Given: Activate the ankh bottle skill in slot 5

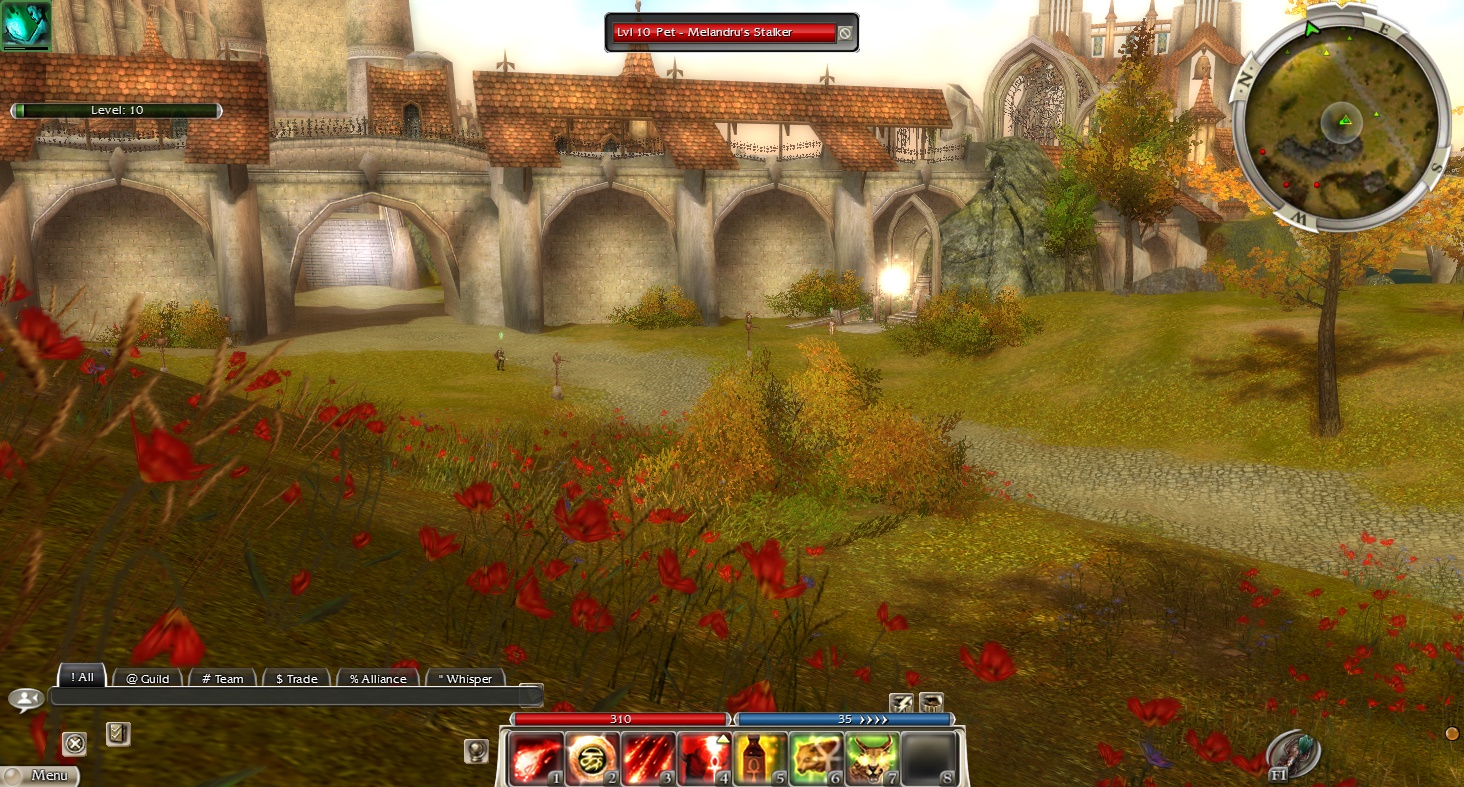Looking at the screenshot, I should click(760, 758).
